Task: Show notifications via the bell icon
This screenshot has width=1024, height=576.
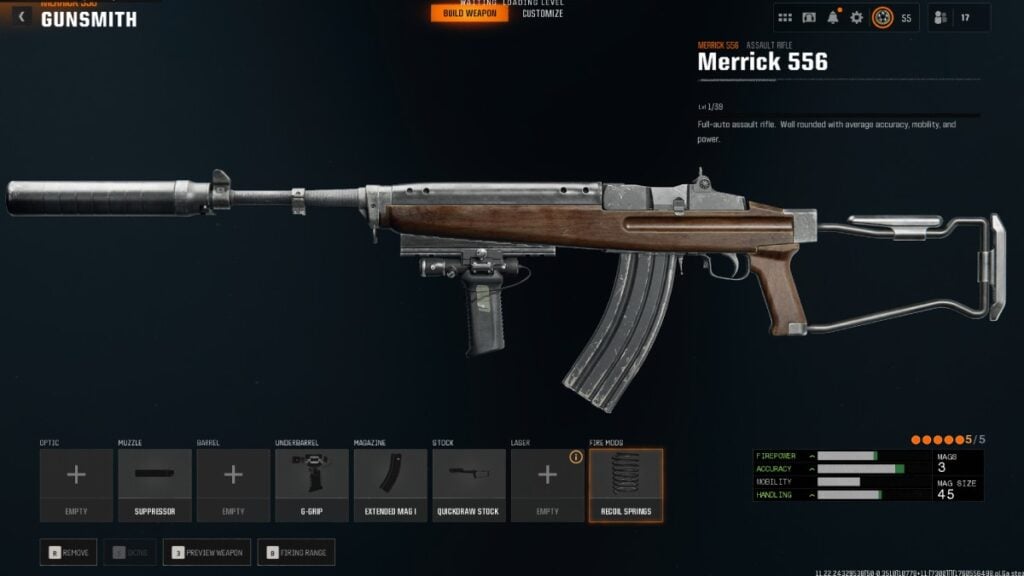Action: click(832, 18)
